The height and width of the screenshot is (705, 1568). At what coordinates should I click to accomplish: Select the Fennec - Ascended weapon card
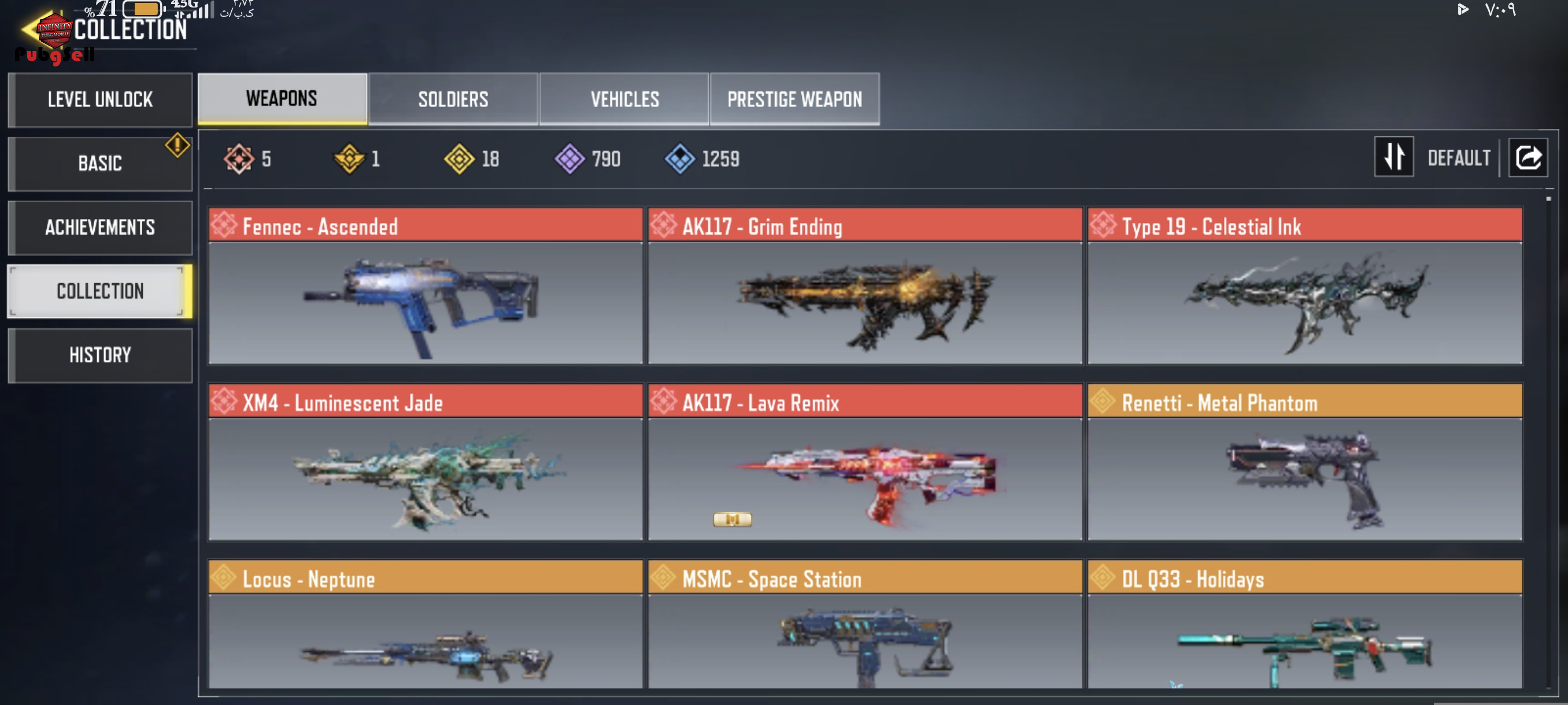(425, 286)
